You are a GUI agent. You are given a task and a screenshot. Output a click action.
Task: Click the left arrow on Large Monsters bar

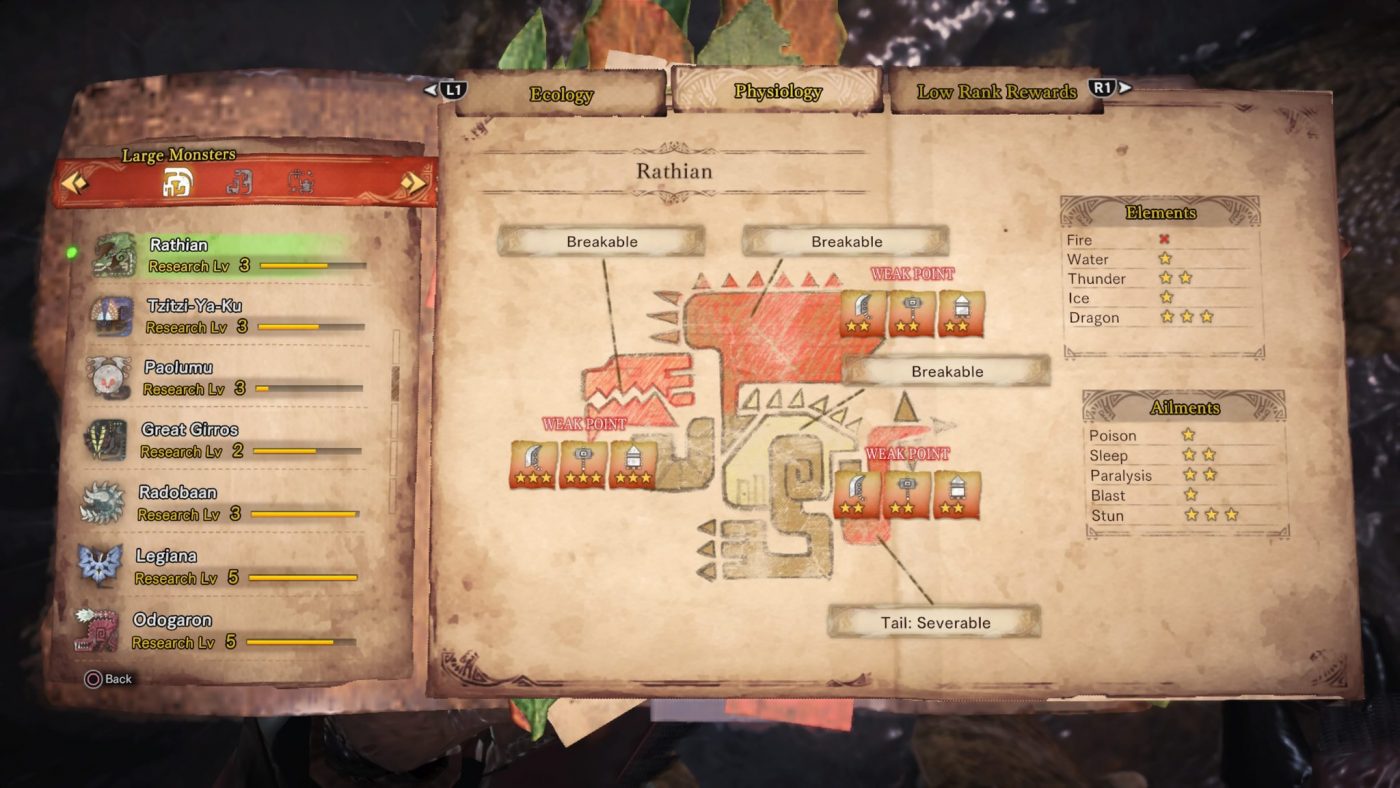tap(75, 183)
